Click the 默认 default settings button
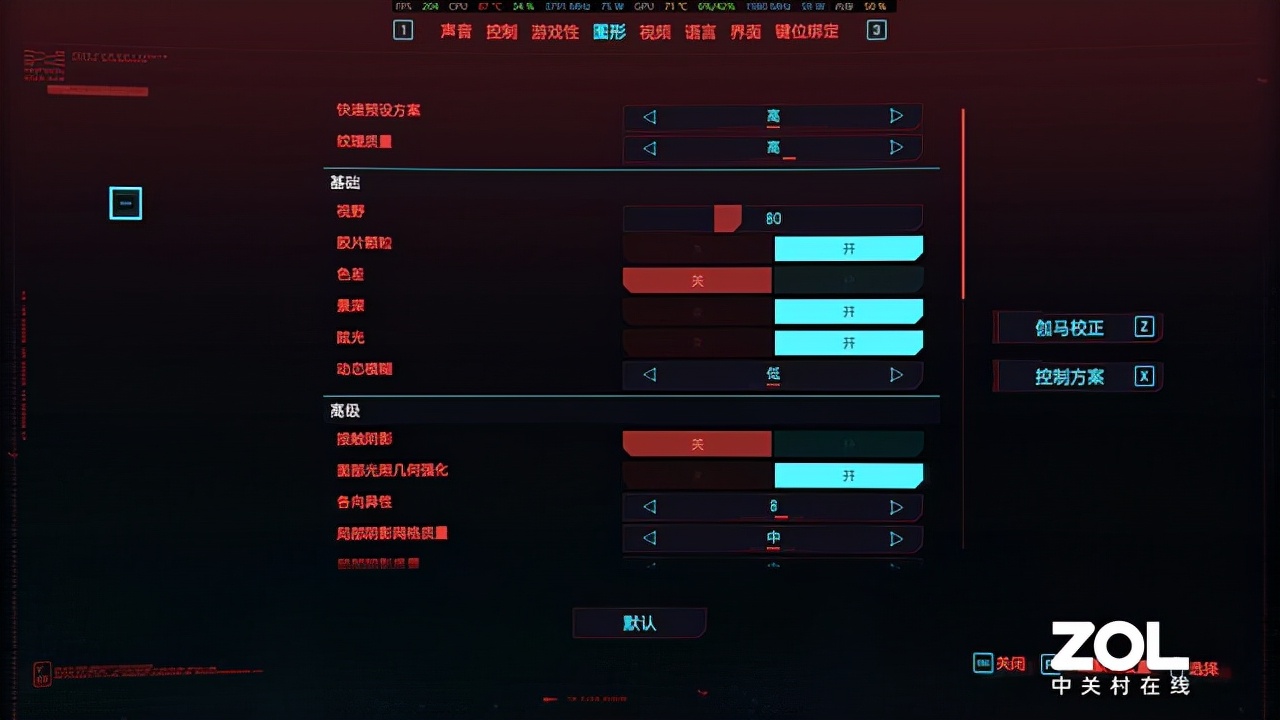 point(639,623)
